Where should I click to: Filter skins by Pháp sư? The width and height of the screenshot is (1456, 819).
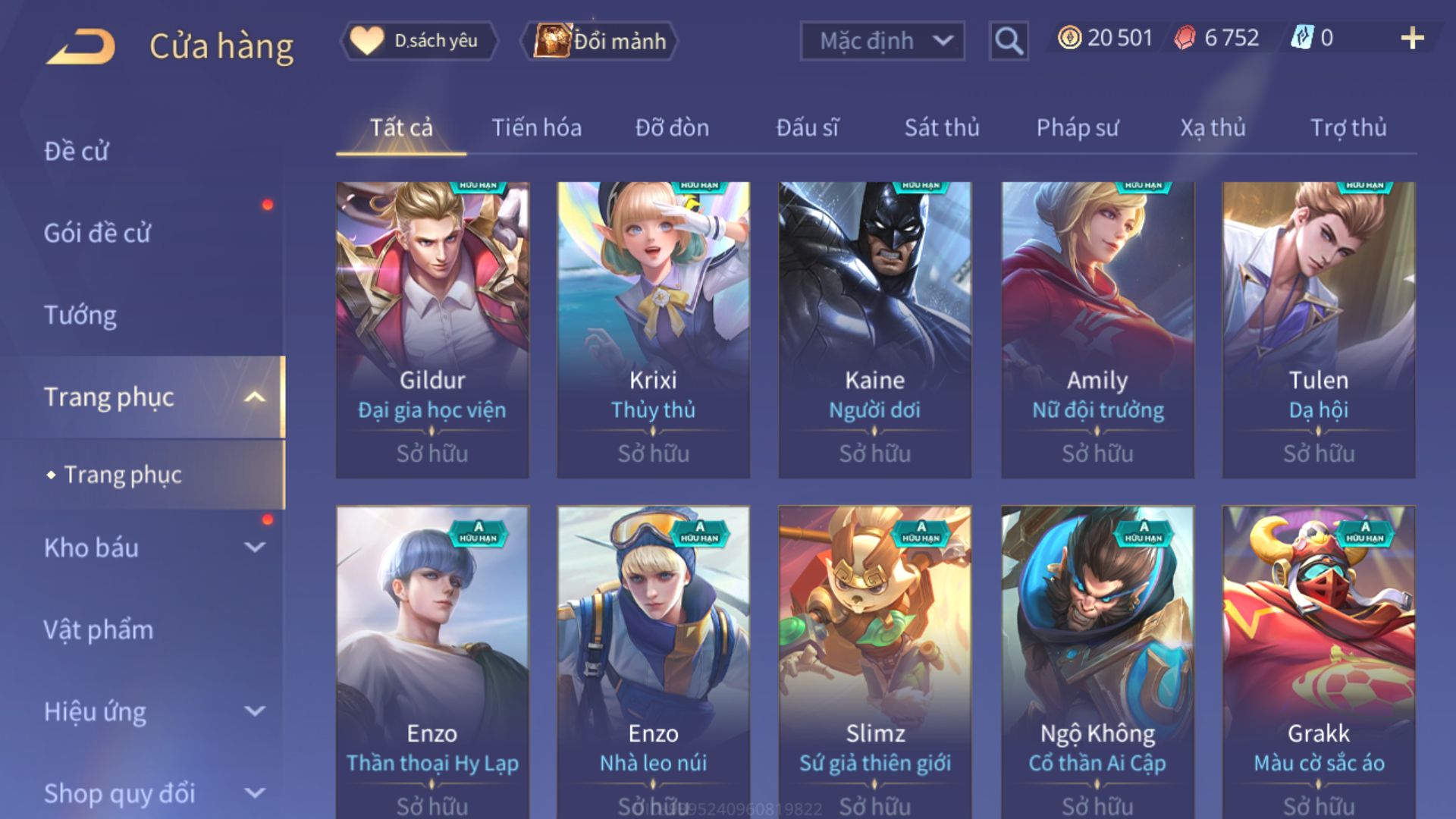click(1077, 127)
